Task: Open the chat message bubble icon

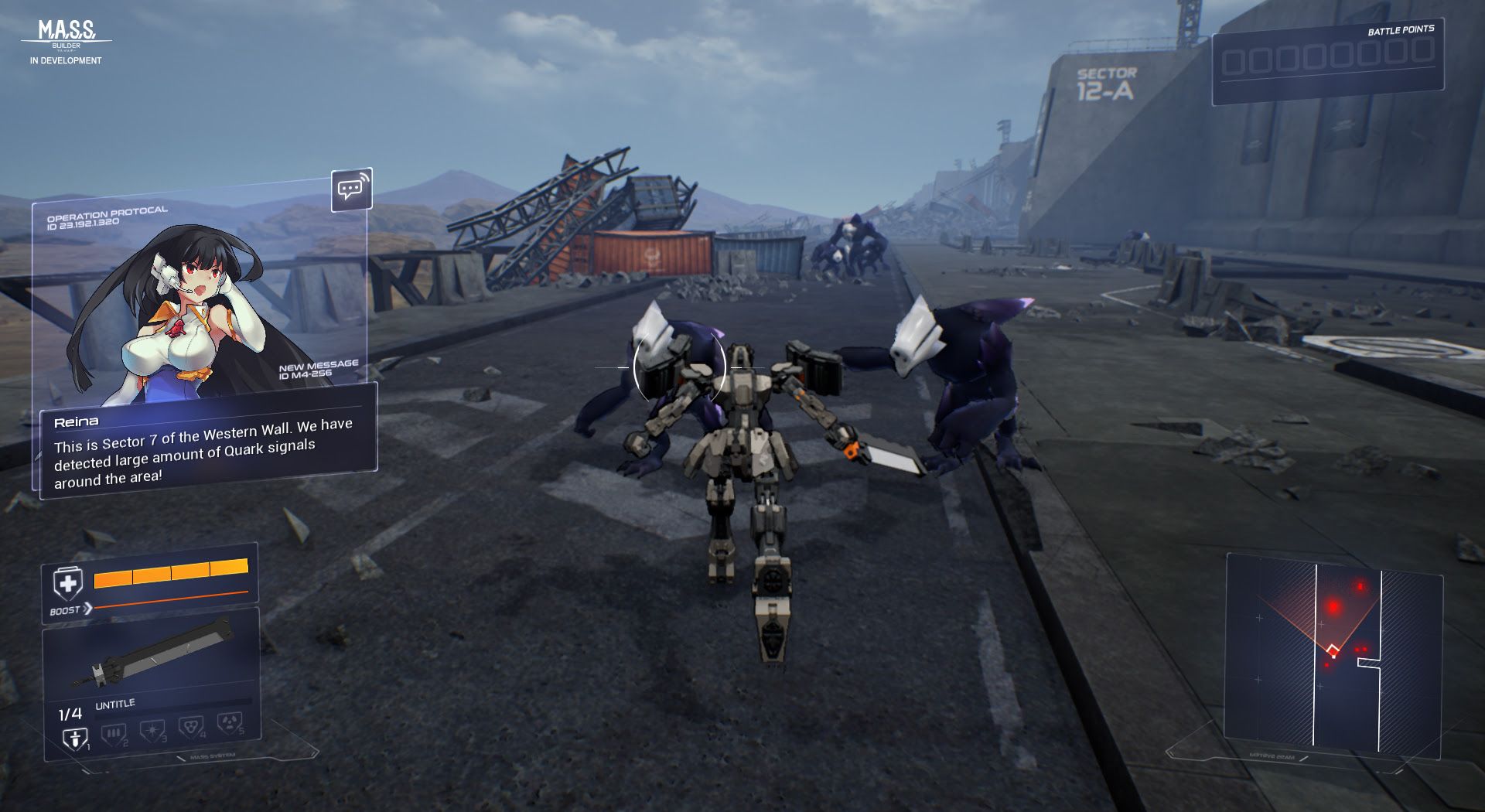Action: [352, 189]
